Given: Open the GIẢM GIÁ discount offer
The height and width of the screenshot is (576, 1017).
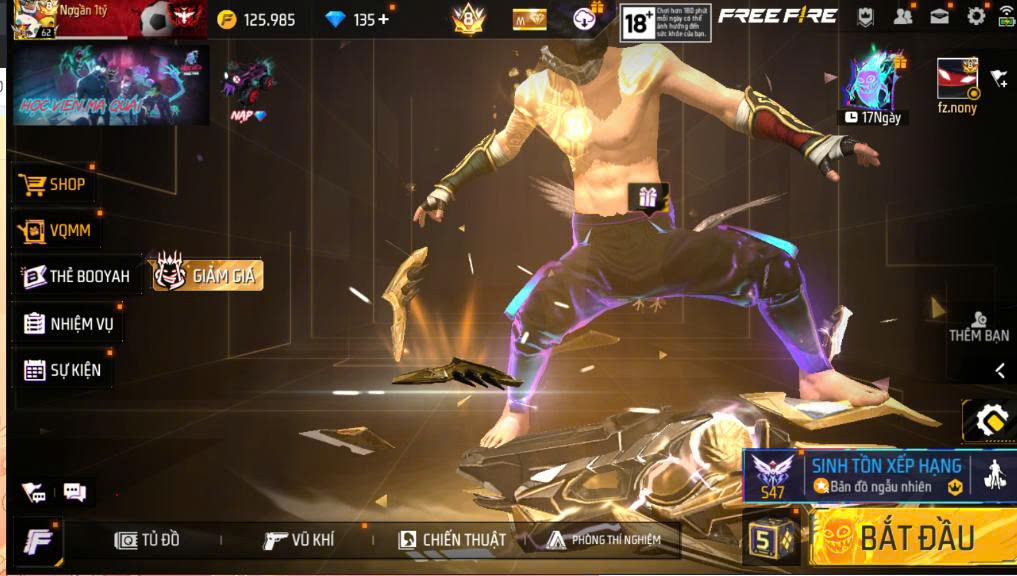Looking at the screenshot, I should click(x=208, y=275).
